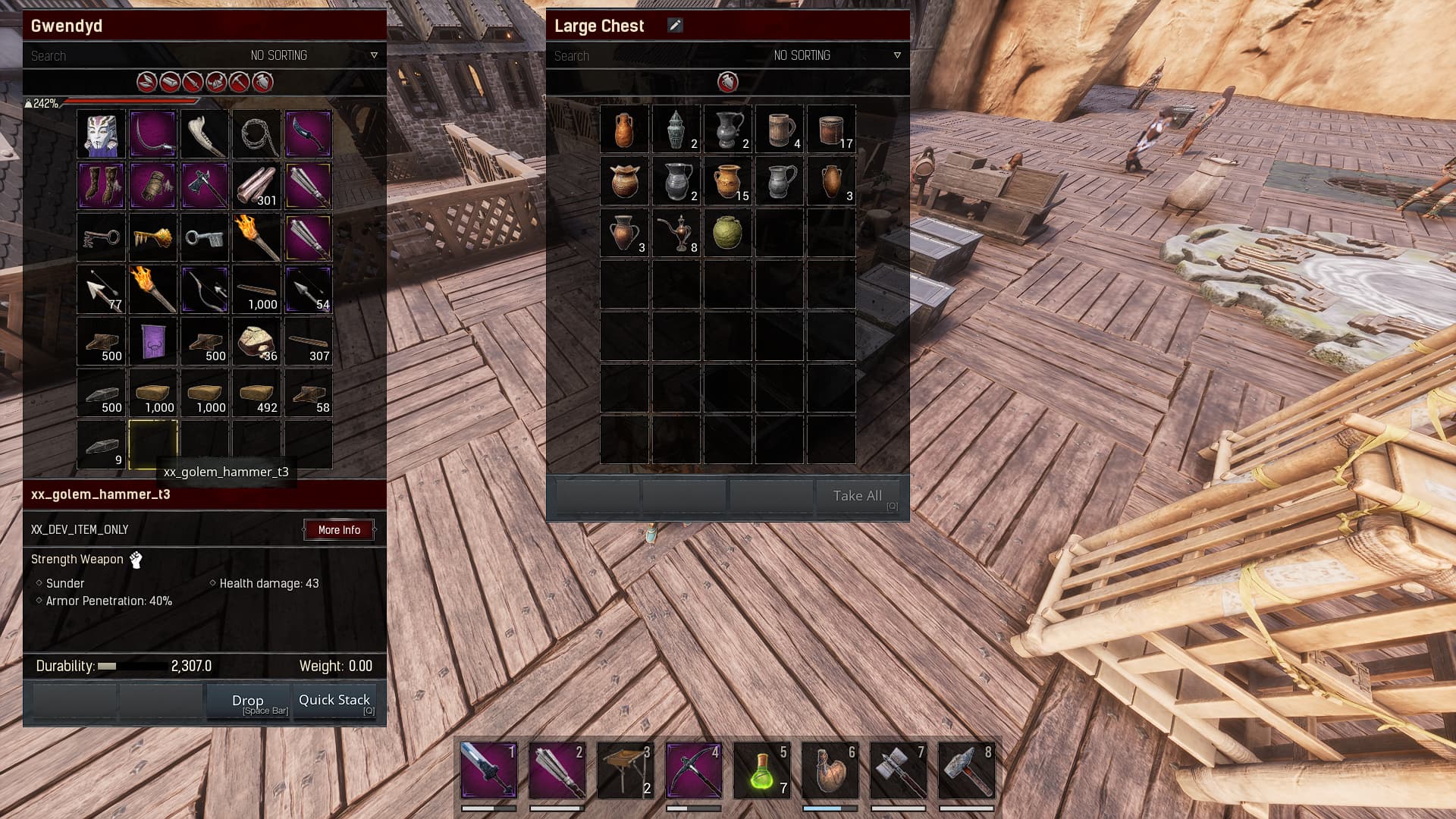Open the edit name pencil icon on Large Chest
The height and width of the screenshot is (819, 1456).
point(673,24)
